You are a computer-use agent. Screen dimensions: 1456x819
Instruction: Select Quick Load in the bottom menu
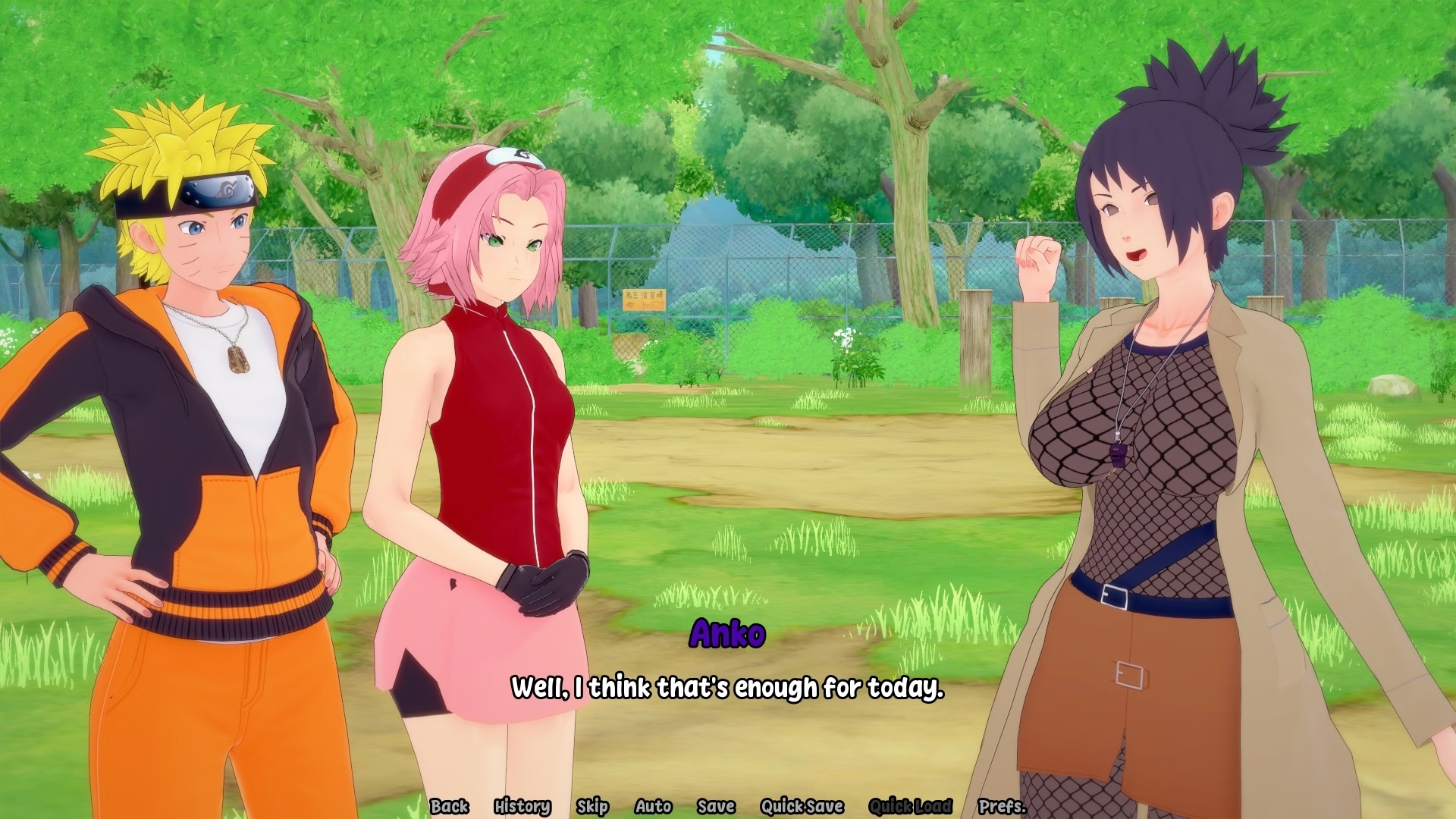click(x=910, y=806)
